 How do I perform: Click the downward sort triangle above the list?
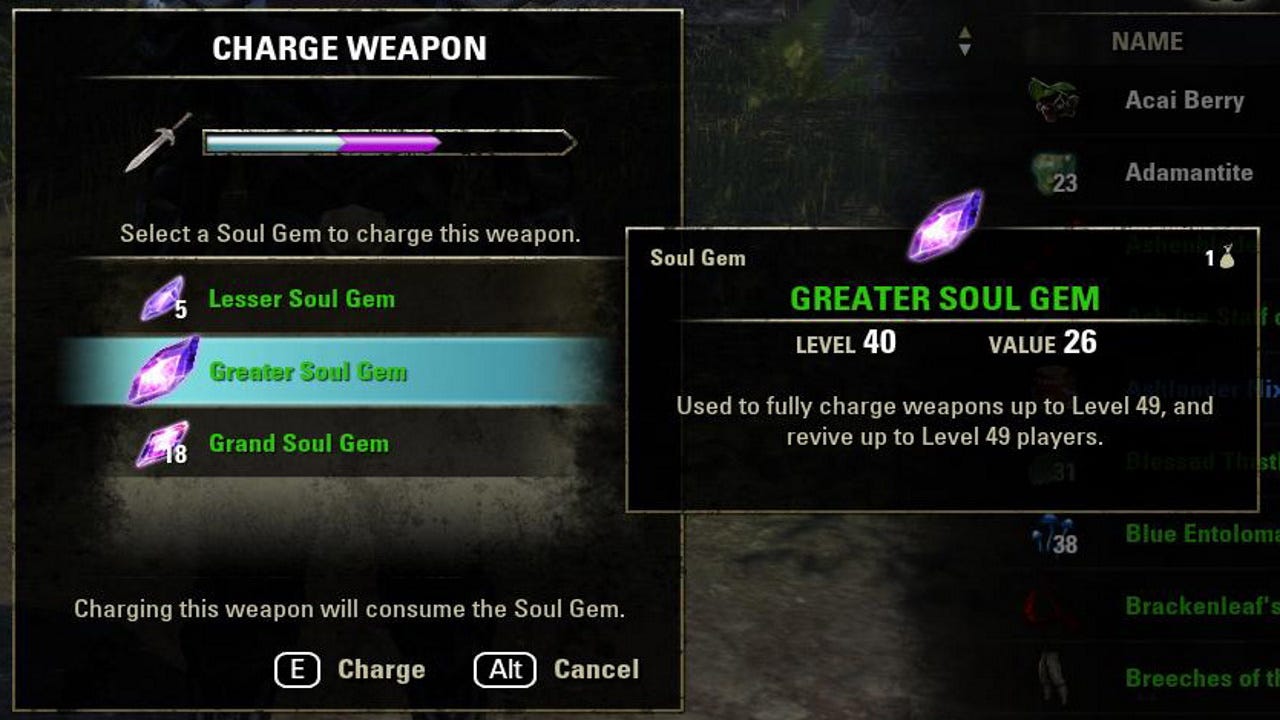tap(967, 47)
